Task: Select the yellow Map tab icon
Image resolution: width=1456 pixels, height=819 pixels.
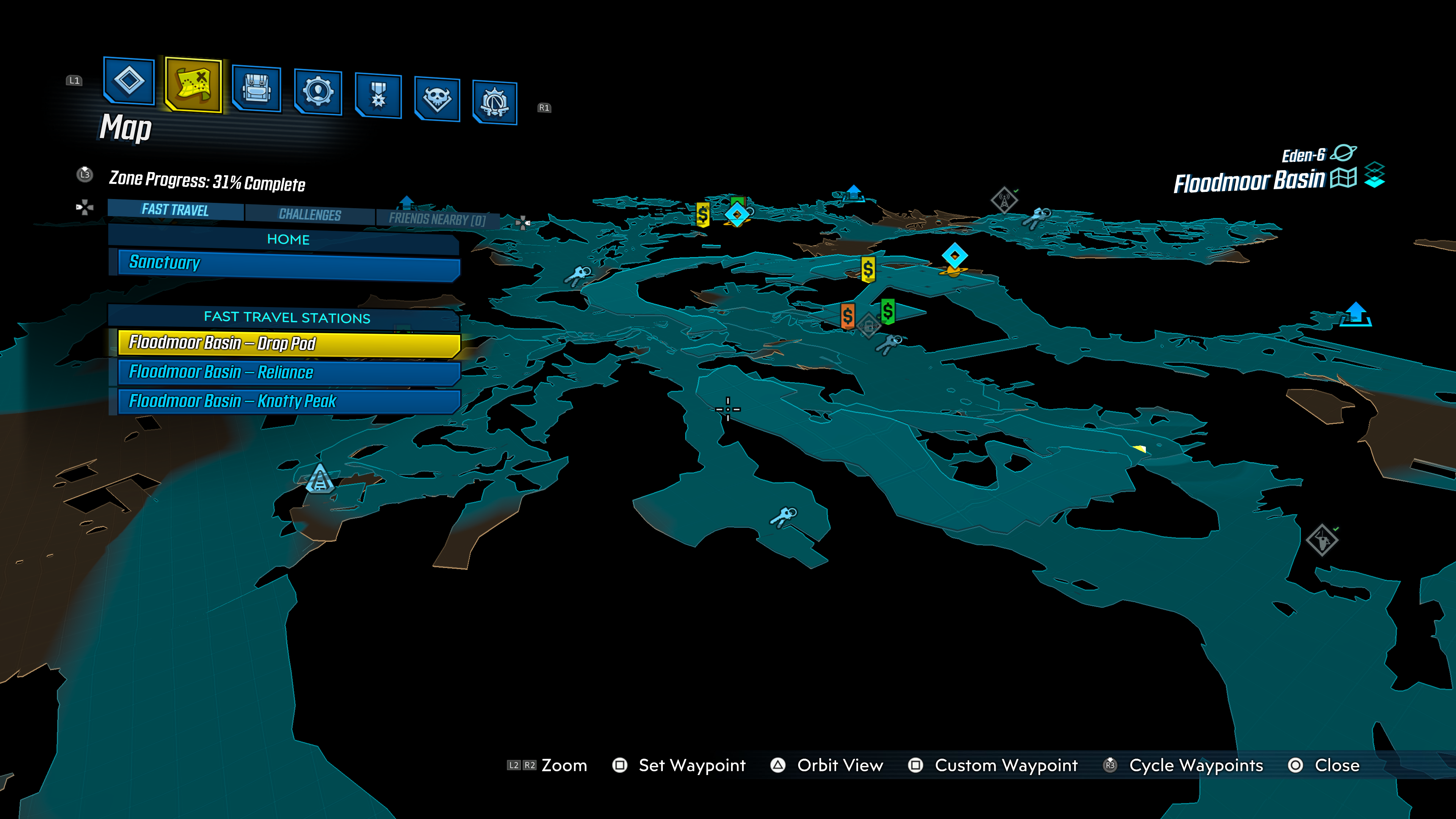Action: [193, 85]
